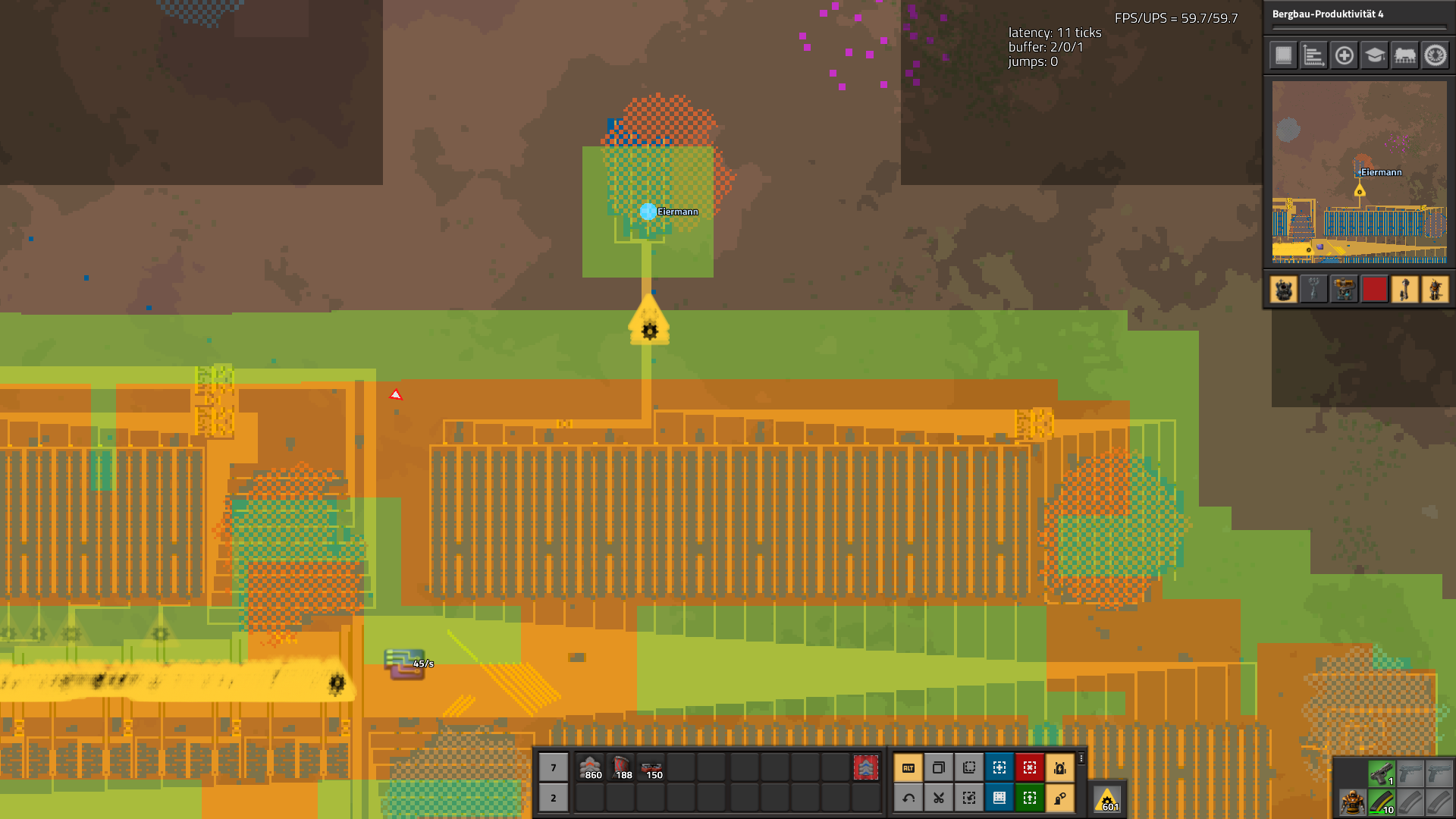Toggle ALT-mode overlay in the shortcut bar
The width and height of the screenshot is (1456, 819).
[908, 767]
